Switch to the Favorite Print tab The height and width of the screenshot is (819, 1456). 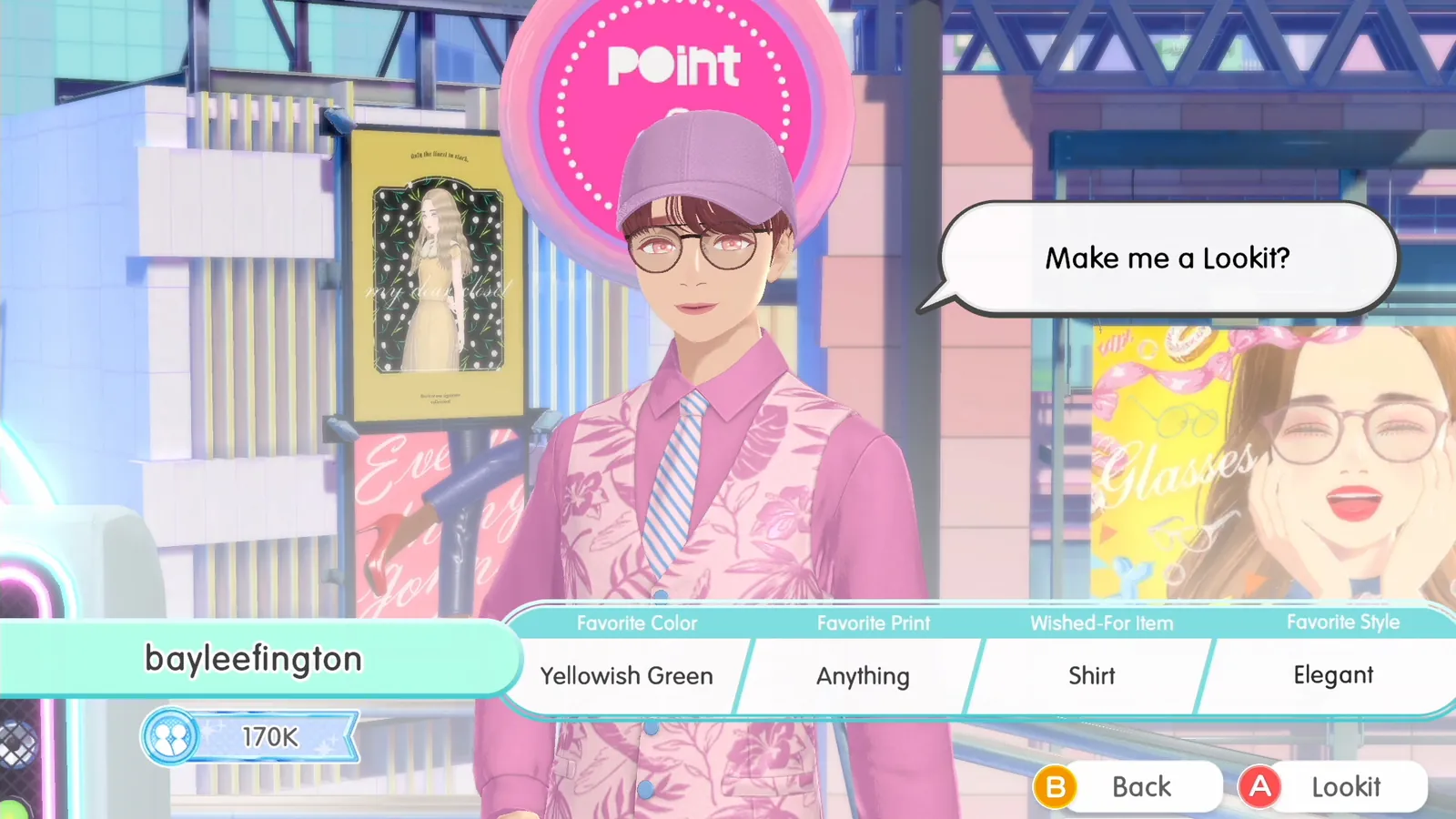coord(874,623)
